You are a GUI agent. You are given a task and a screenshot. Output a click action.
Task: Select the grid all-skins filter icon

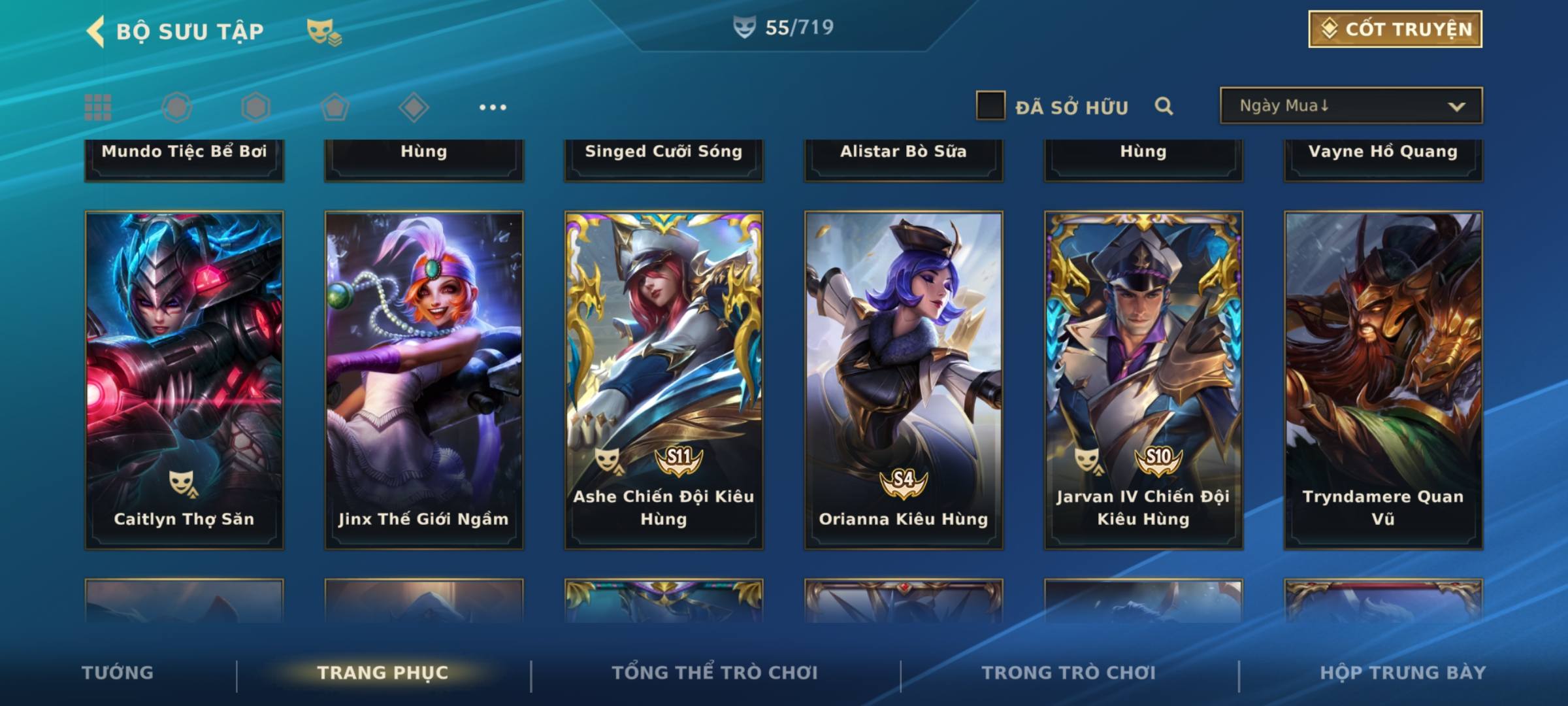pos(98,107)
